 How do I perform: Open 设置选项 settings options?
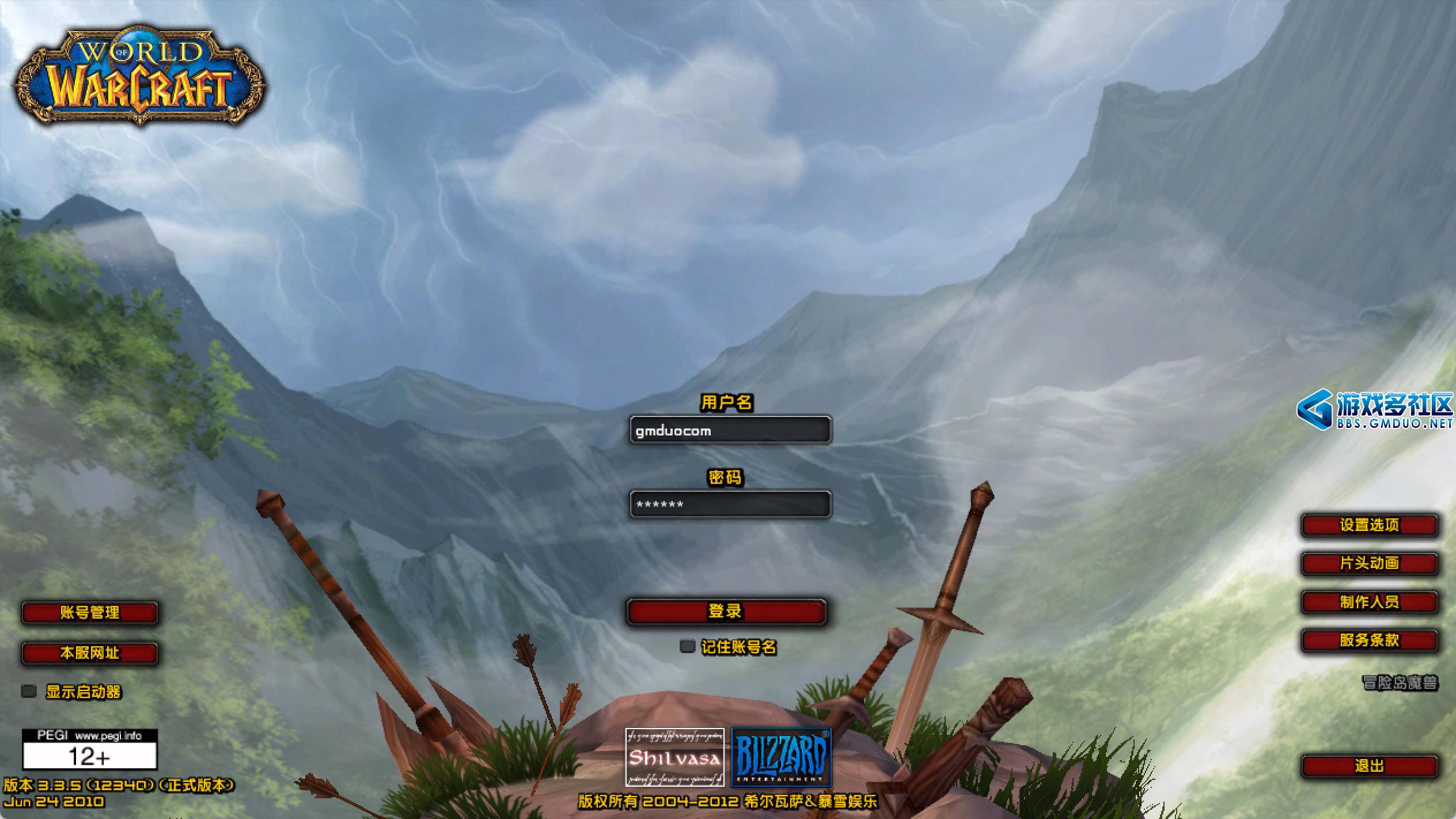click(1369, 525)
